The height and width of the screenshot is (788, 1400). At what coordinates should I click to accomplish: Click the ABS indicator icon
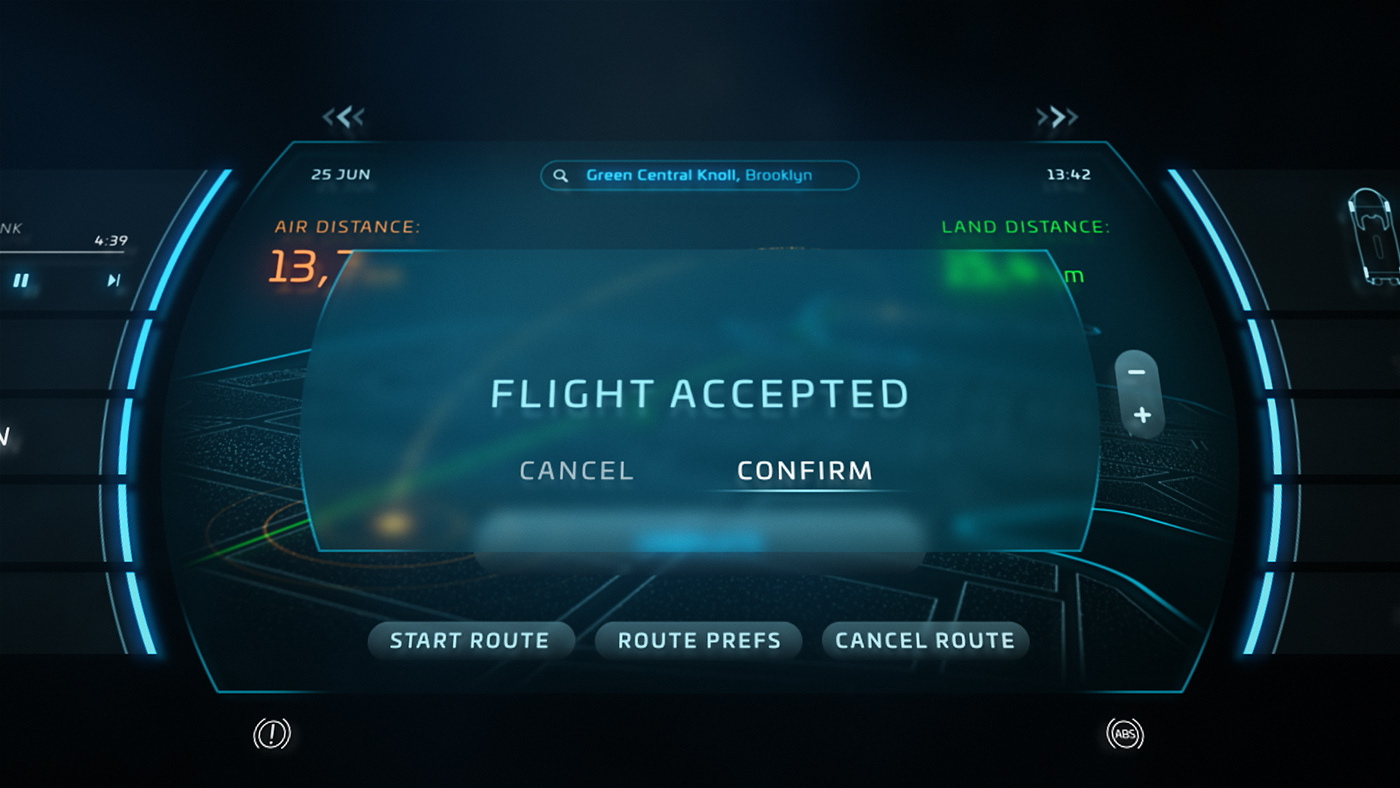(1125, 735)
